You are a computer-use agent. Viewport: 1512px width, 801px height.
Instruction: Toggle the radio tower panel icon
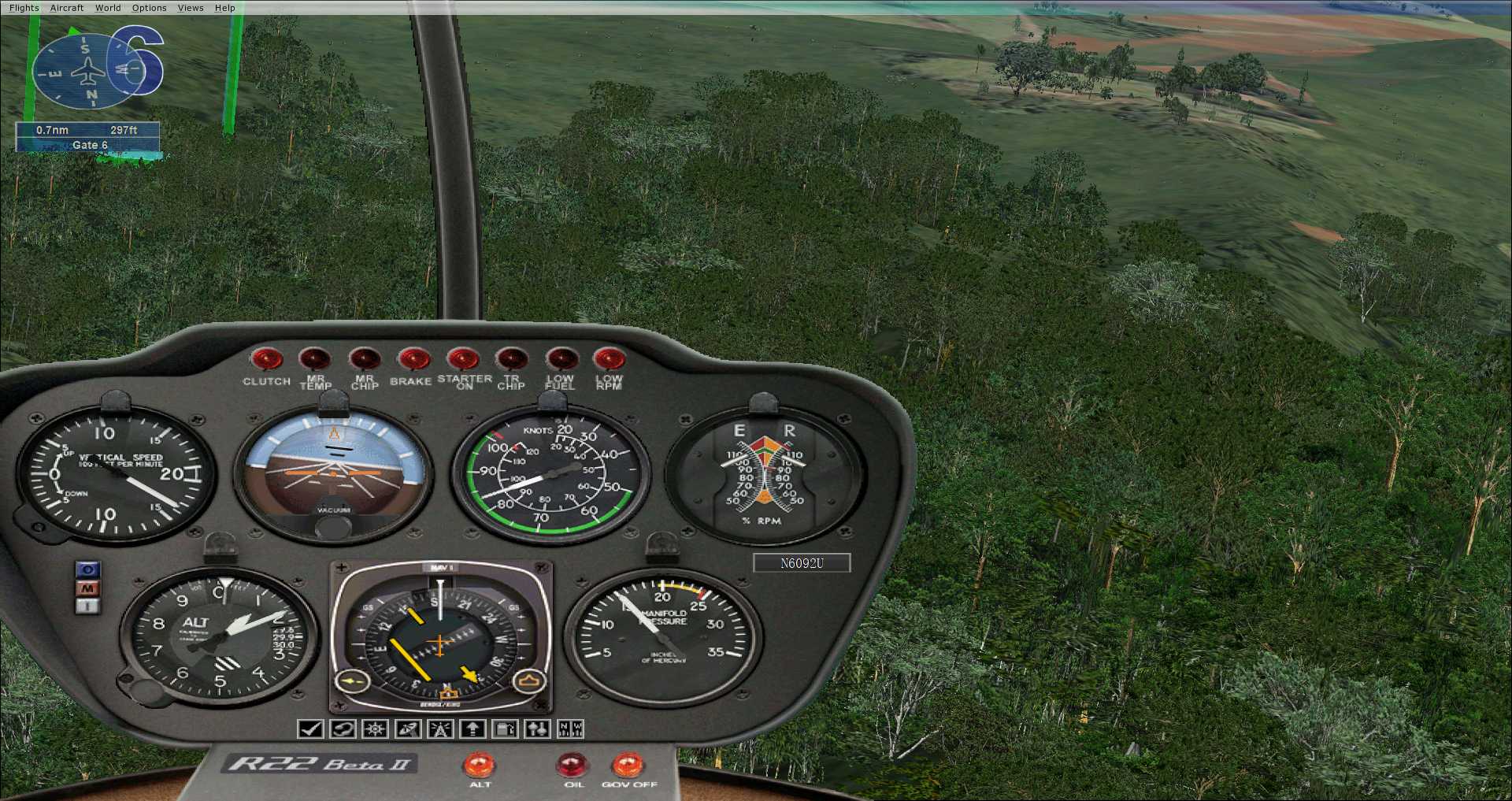pos(440,729)
